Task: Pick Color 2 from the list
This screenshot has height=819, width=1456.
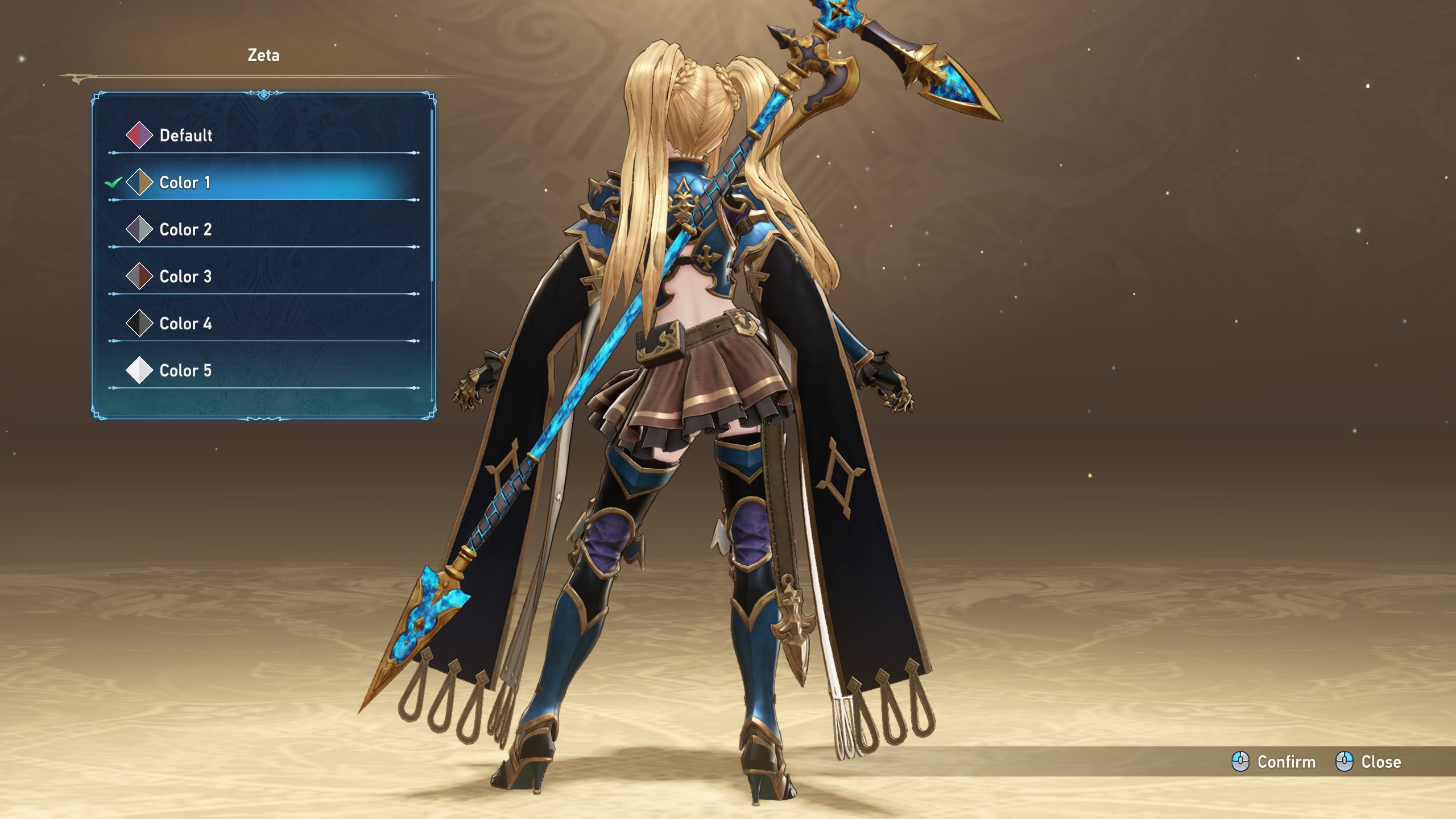Action: pos(185,230)
